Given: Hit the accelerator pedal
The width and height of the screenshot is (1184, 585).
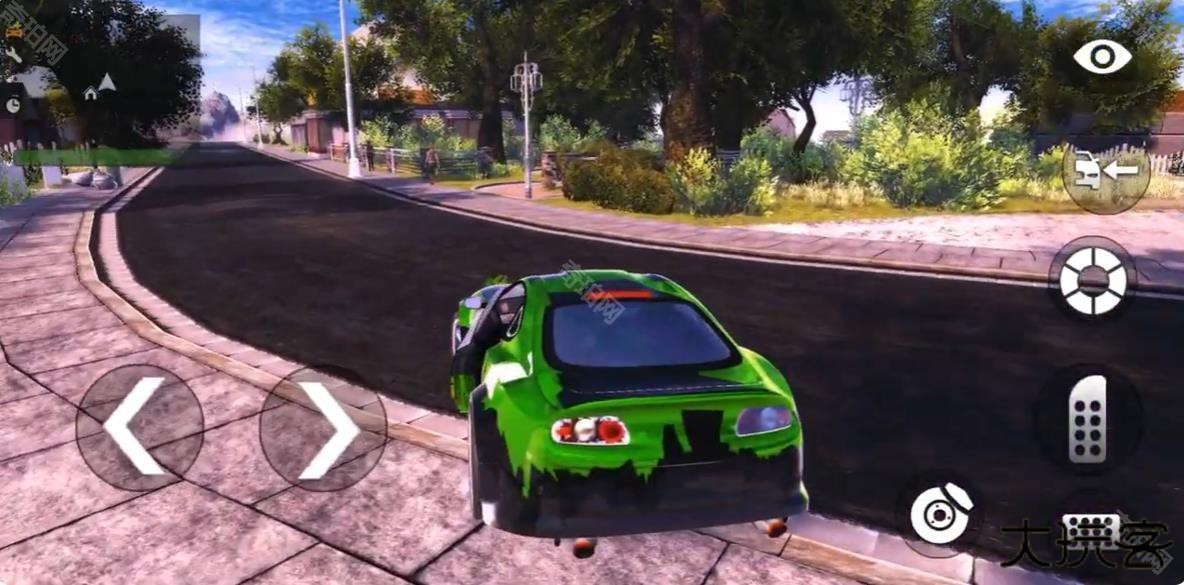Looking at the screenshot, I should point(1088,419).
